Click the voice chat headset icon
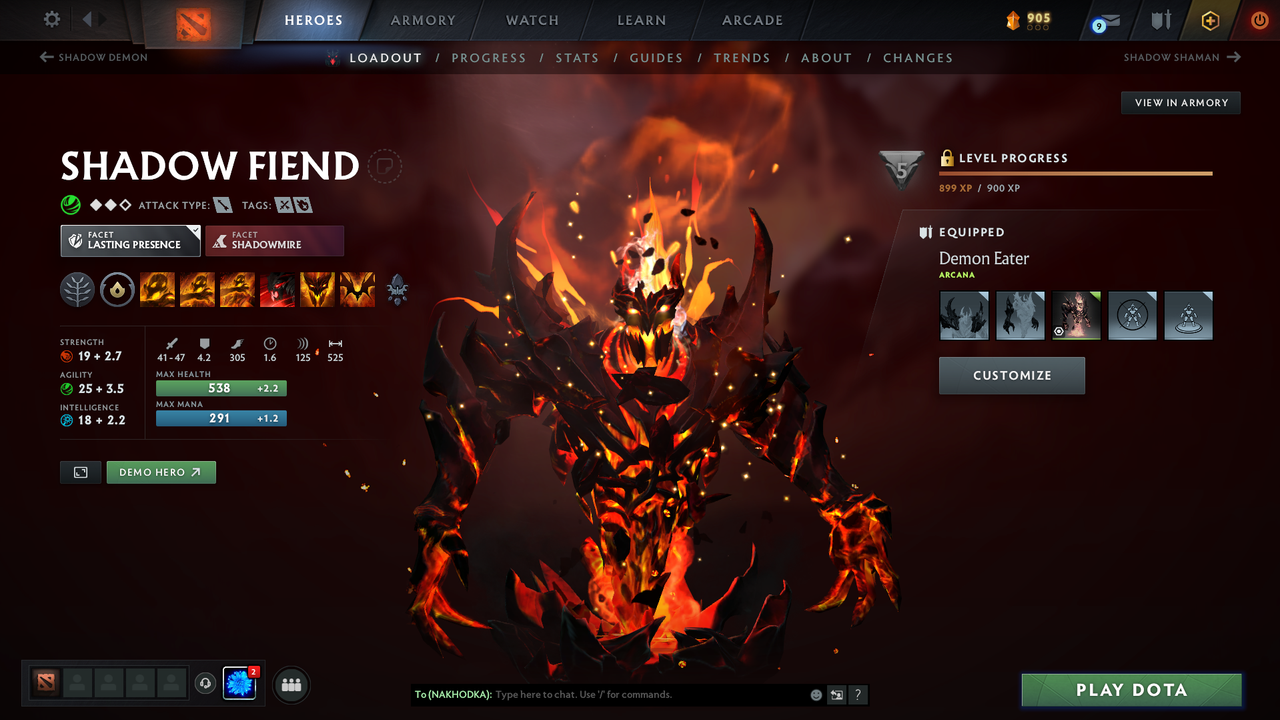1280x720 pixels. [207, 684]
